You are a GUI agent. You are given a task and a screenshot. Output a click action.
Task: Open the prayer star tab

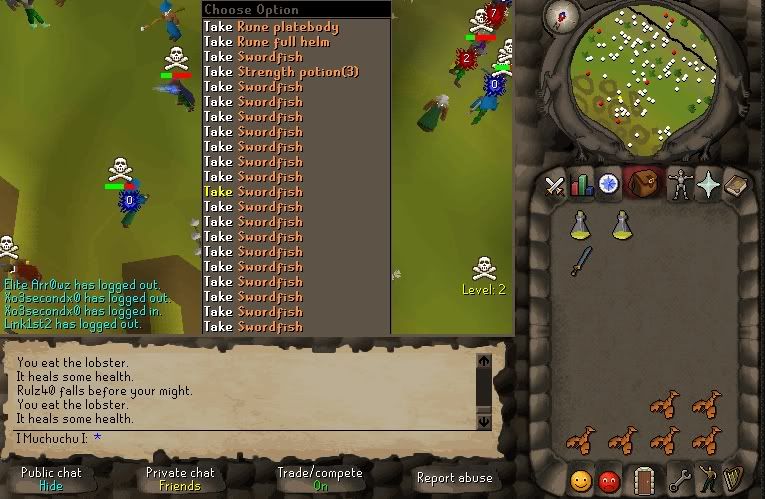click(x=708, y=185)
